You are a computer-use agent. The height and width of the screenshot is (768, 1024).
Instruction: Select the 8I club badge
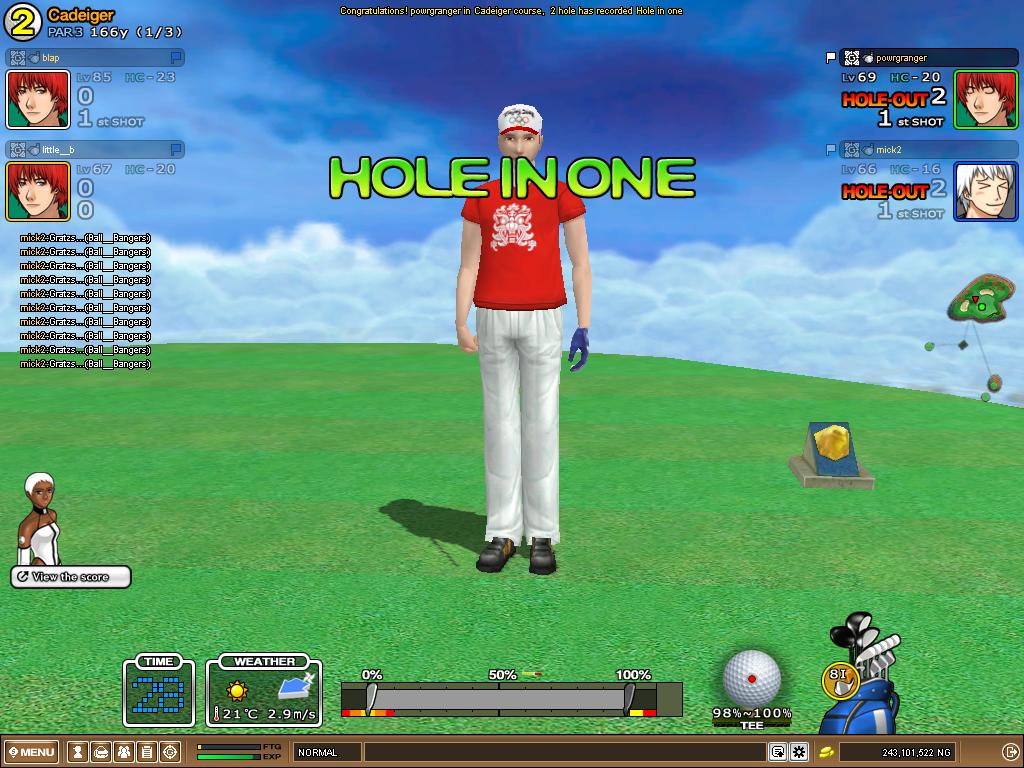pyautogui.click(x=838, y=678)
